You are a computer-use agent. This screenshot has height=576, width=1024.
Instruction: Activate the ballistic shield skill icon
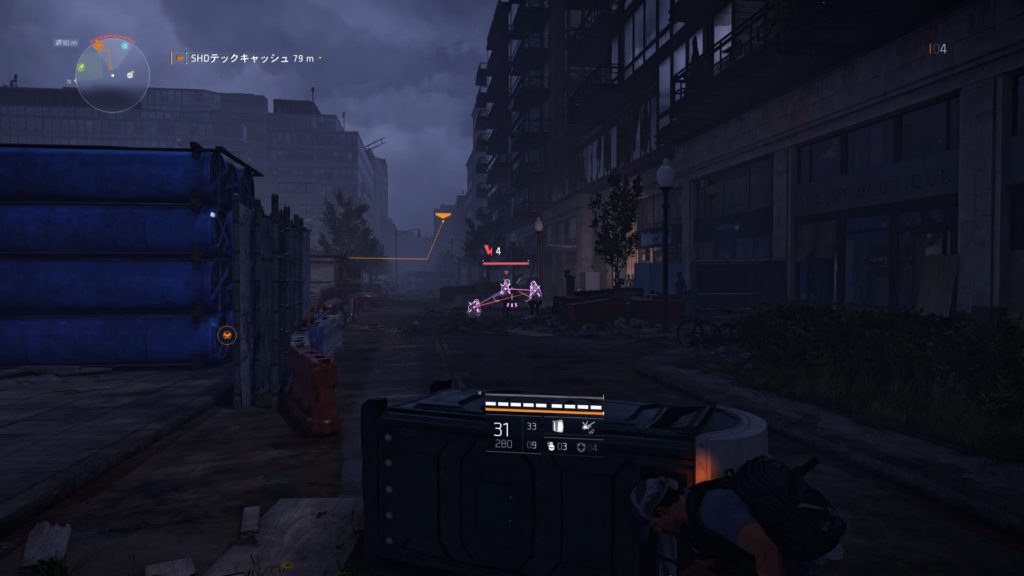(x=559, y=426)
